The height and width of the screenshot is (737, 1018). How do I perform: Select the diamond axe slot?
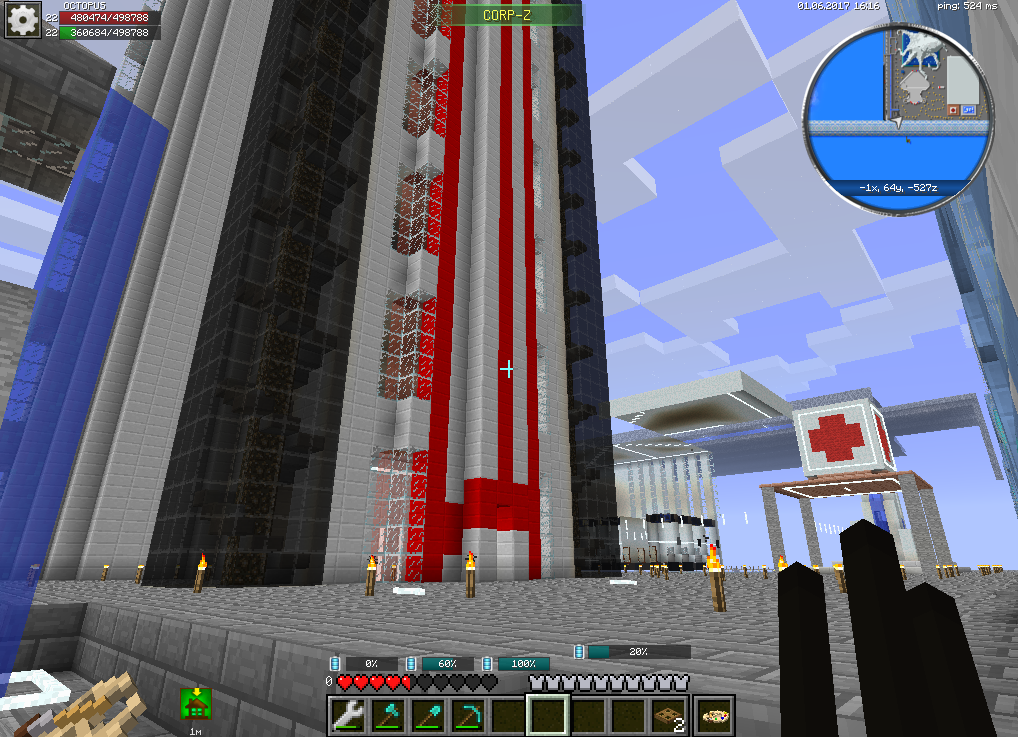coord(388,715)
